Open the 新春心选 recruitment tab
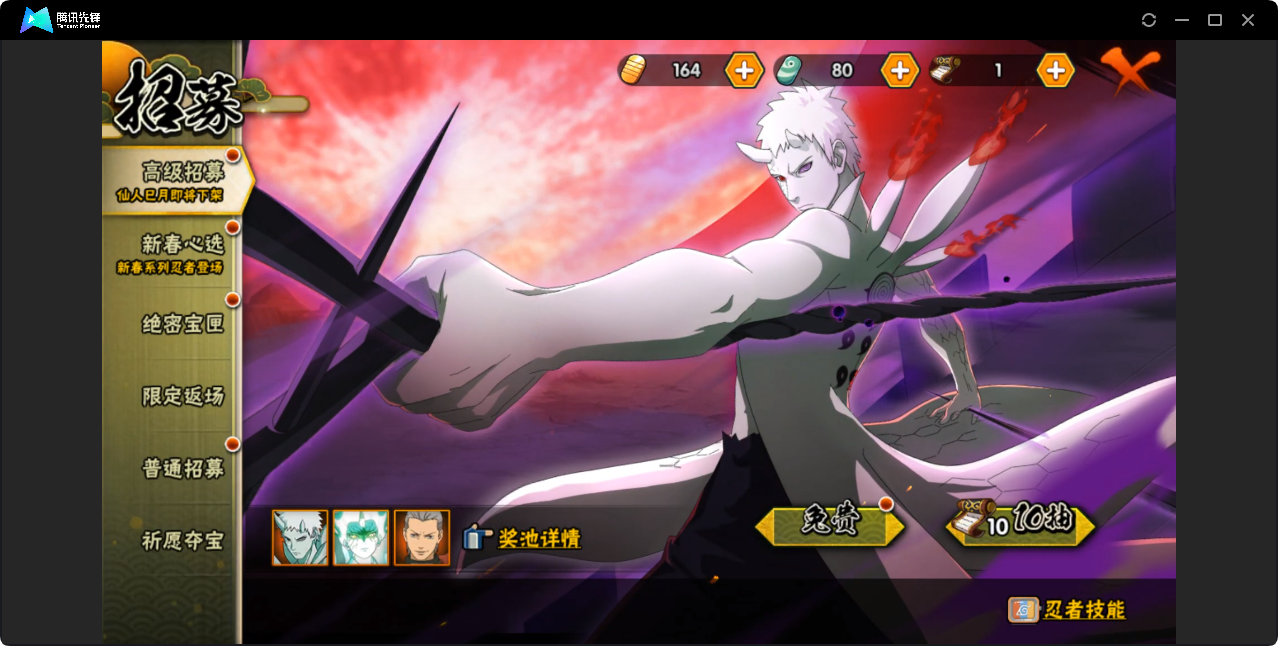This screenshot has width=1278, height=646. click(x=180, y=251)
